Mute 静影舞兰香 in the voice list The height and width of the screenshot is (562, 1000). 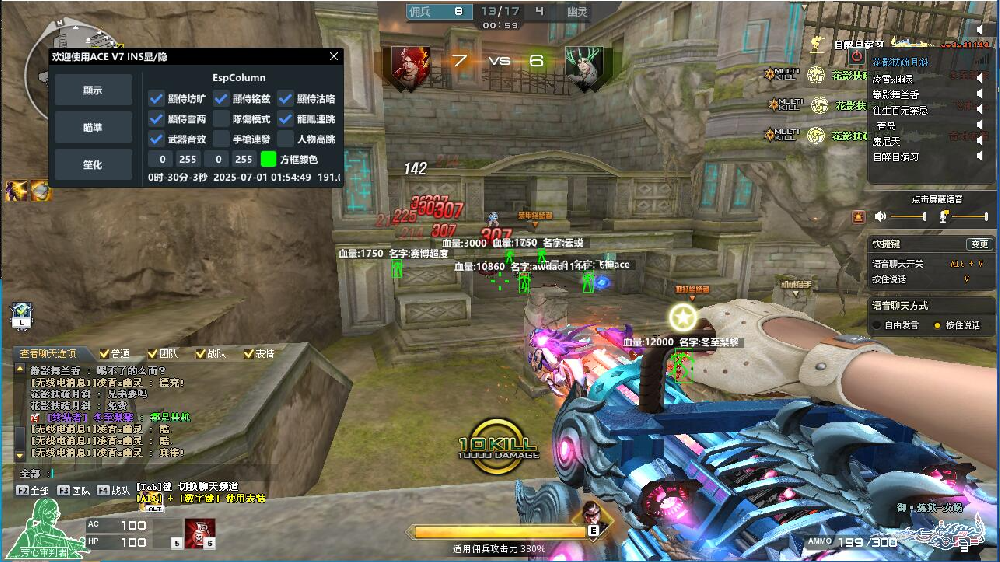coord(980,94)
